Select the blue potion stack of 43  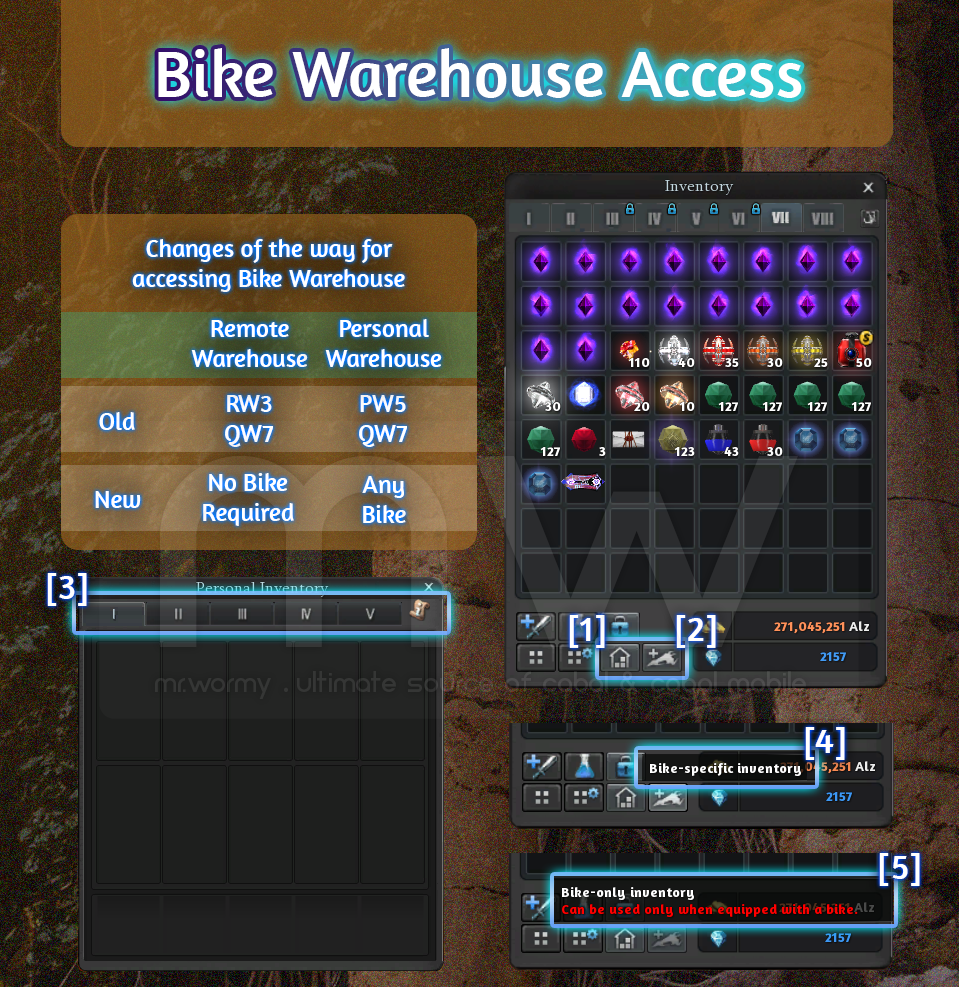tap(717, 440)
